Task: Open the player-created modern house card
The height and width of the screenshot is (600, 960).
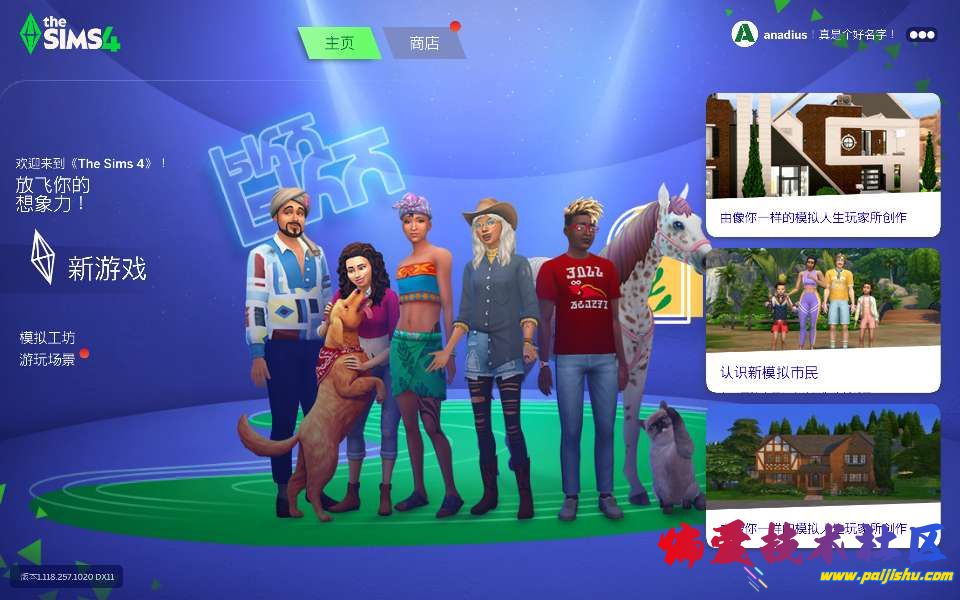Action: click(x=823, y=165)
